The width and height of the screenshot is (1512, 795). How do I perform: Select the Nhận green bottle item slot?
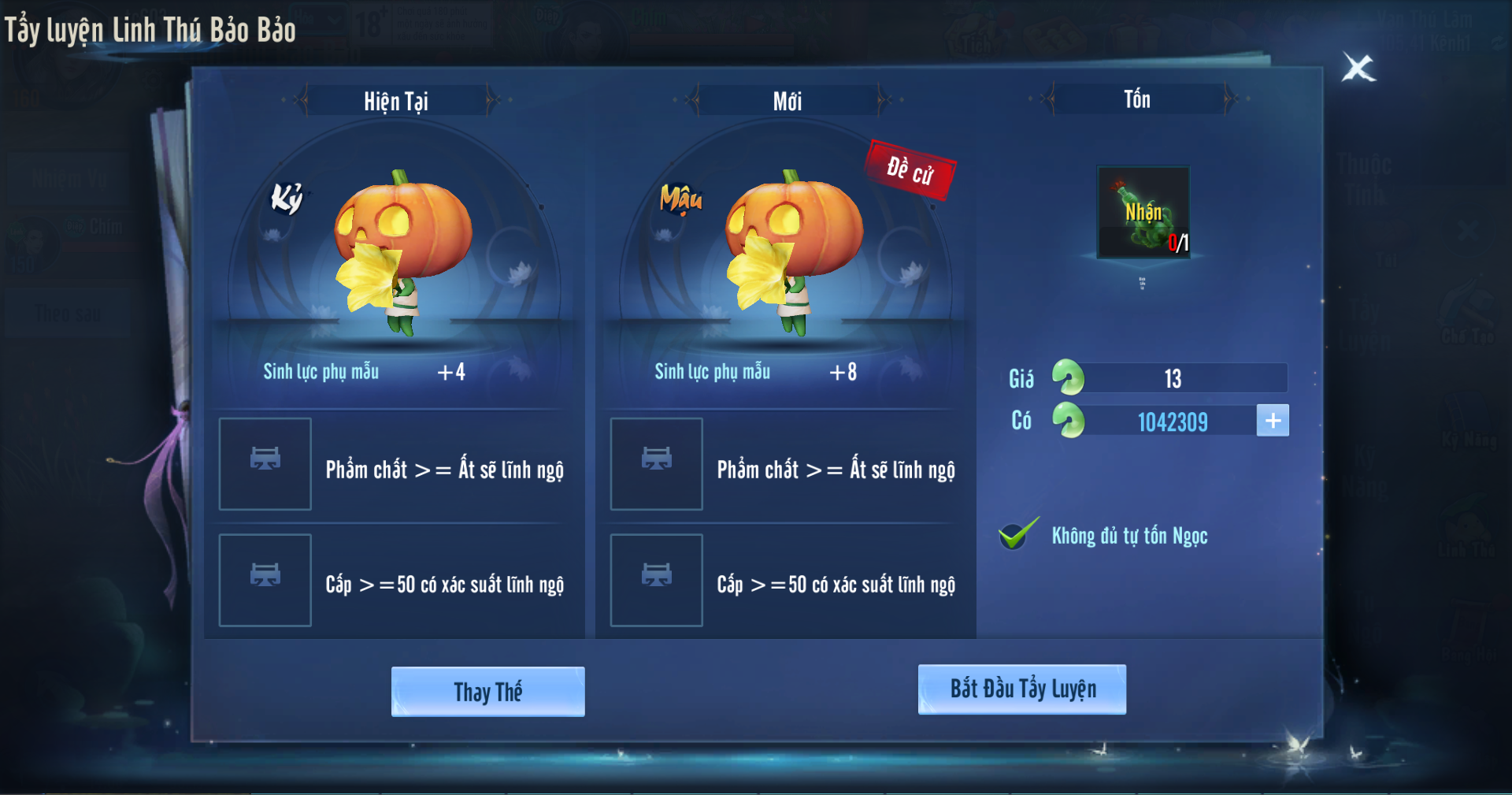(x=1143, y=212)
